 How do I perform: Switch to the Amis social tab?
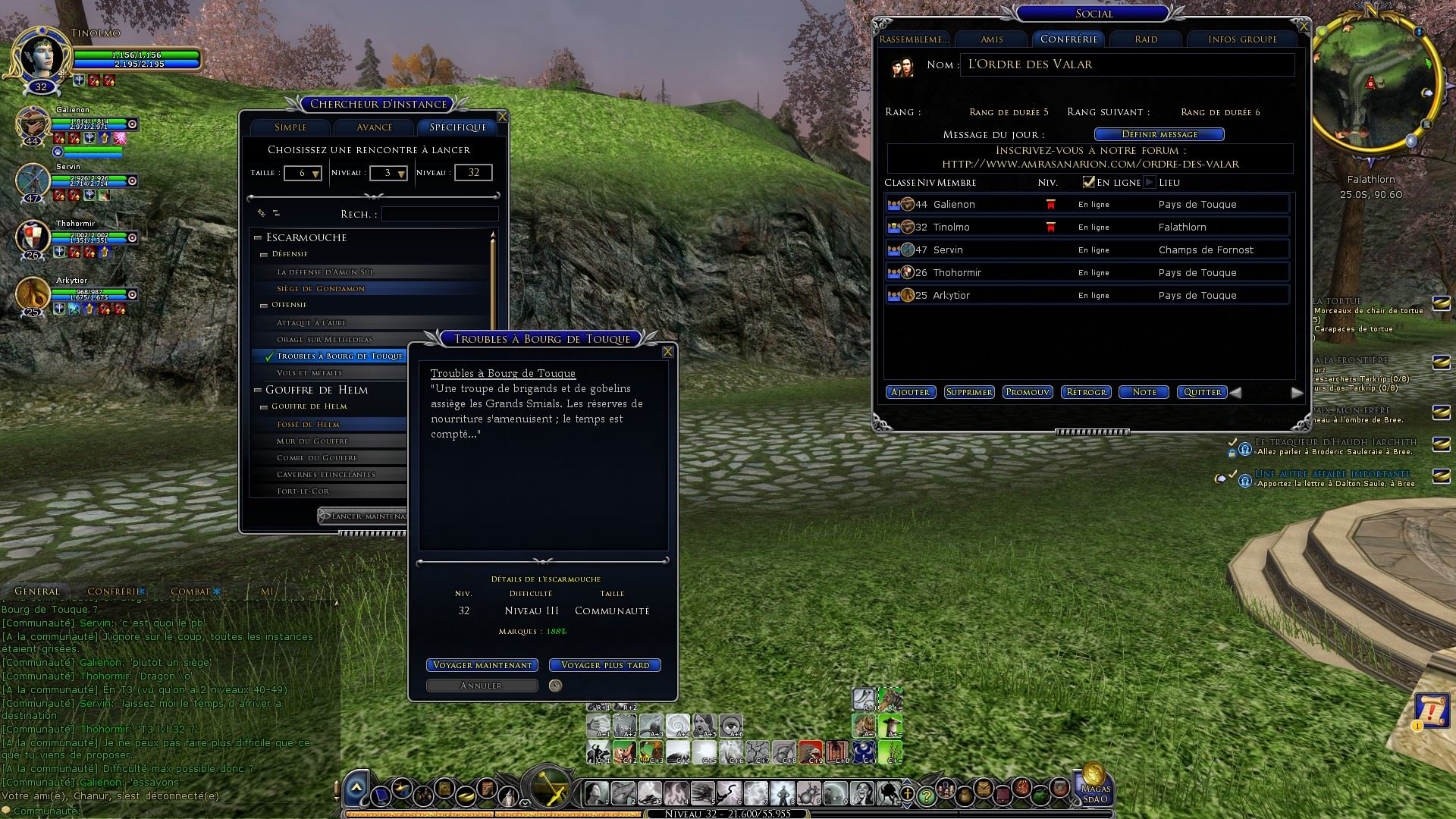click(x=992, y=39)
